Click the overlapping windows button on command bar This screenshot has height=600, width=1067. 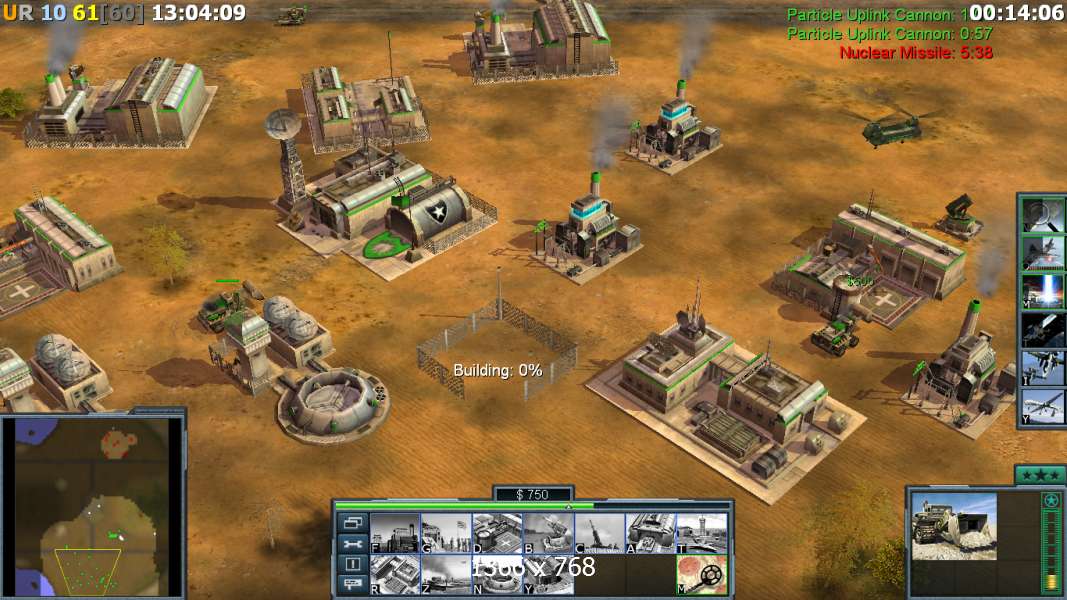coord(352,523)
